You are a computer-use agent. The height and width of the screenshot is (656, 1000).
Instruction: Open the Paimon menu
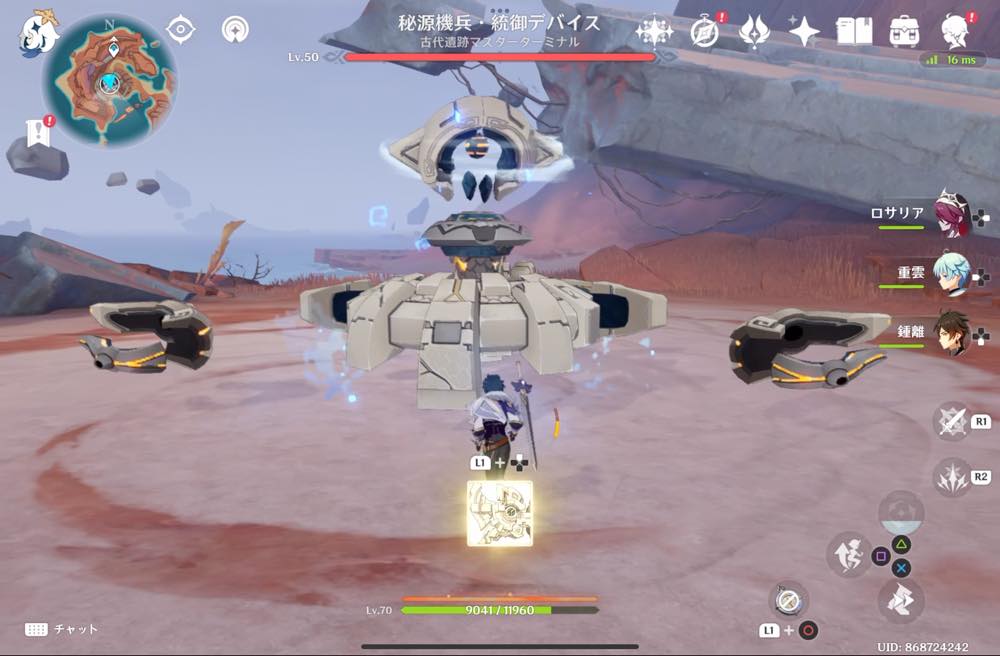tap(38, 33)
